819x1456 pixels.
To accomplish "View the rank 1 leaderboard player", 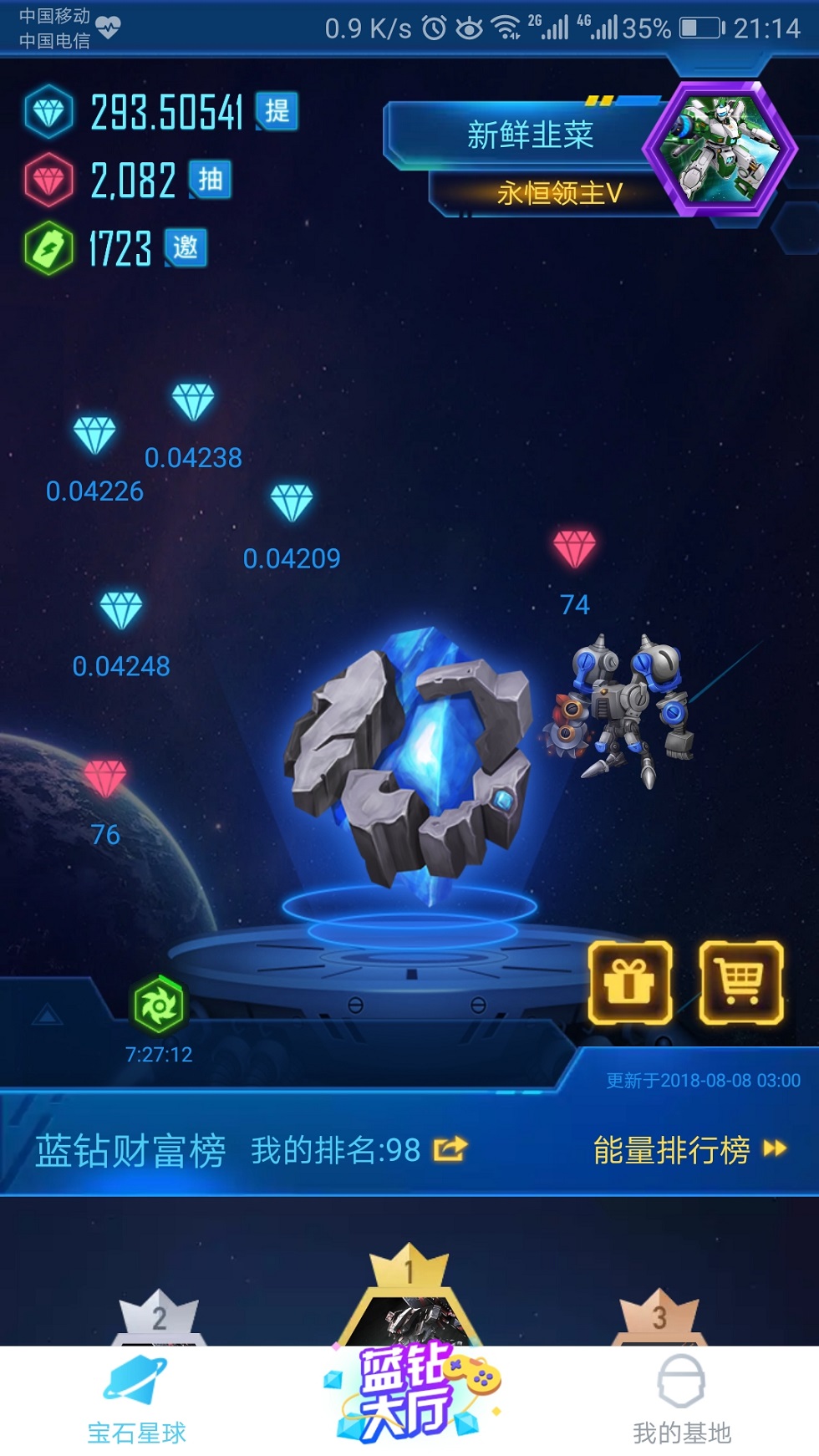I will pyautogui.click(x=409, y=1304).
